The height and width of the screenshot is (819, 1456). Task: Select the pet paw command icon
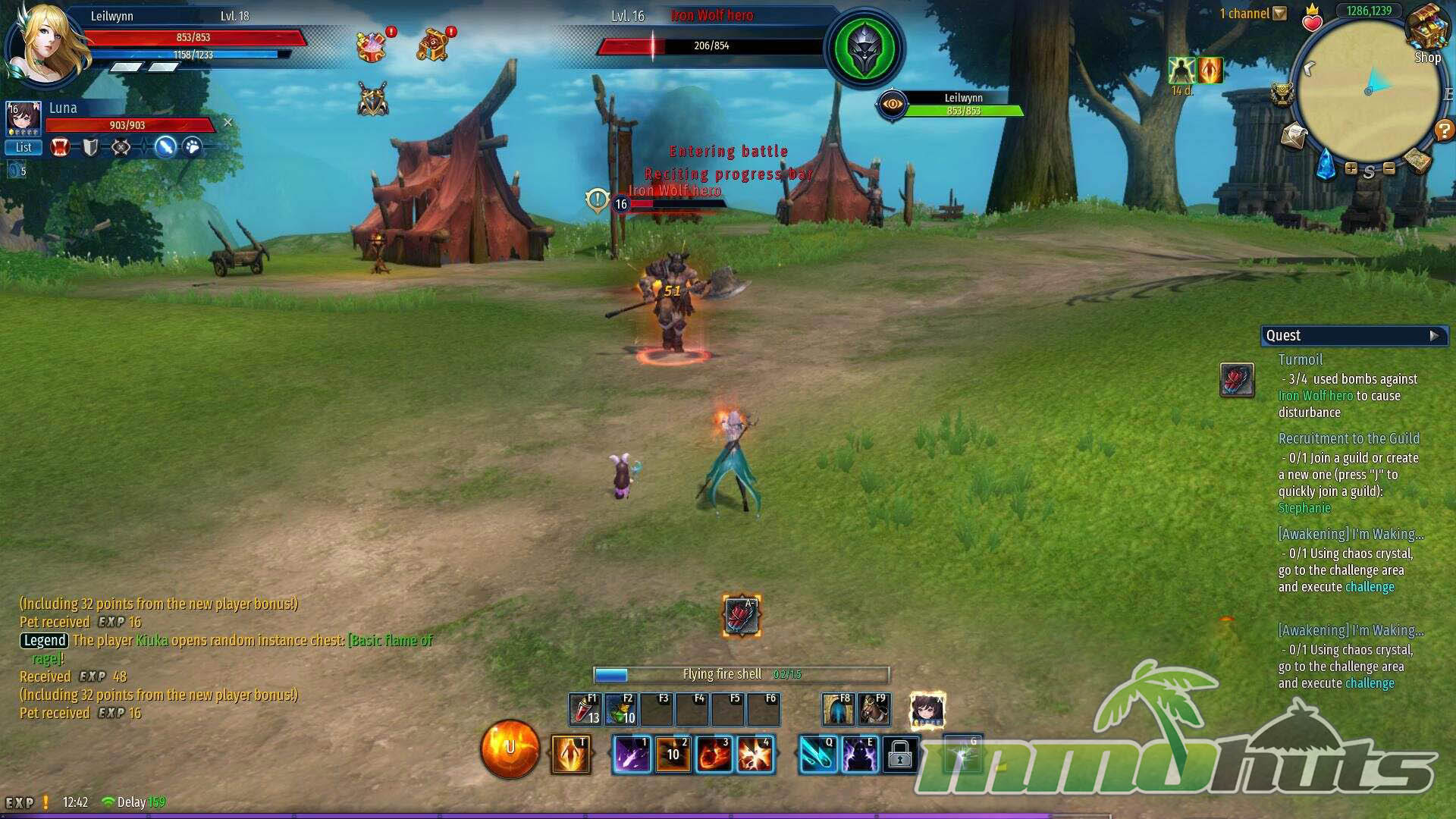pos(193,147)
